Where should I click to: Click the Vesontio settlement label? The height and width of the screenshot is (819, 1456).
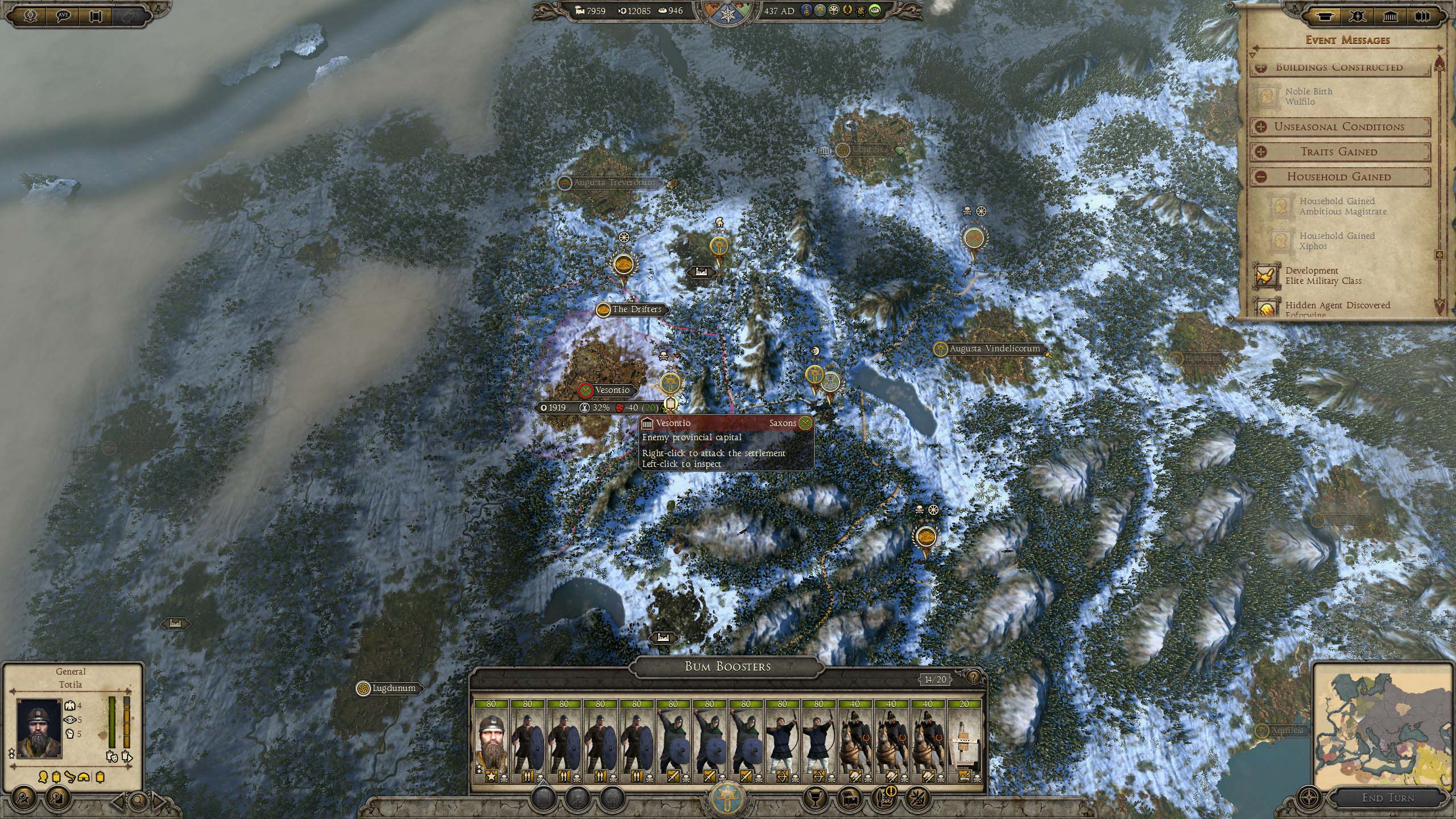(x=612, y=390)
